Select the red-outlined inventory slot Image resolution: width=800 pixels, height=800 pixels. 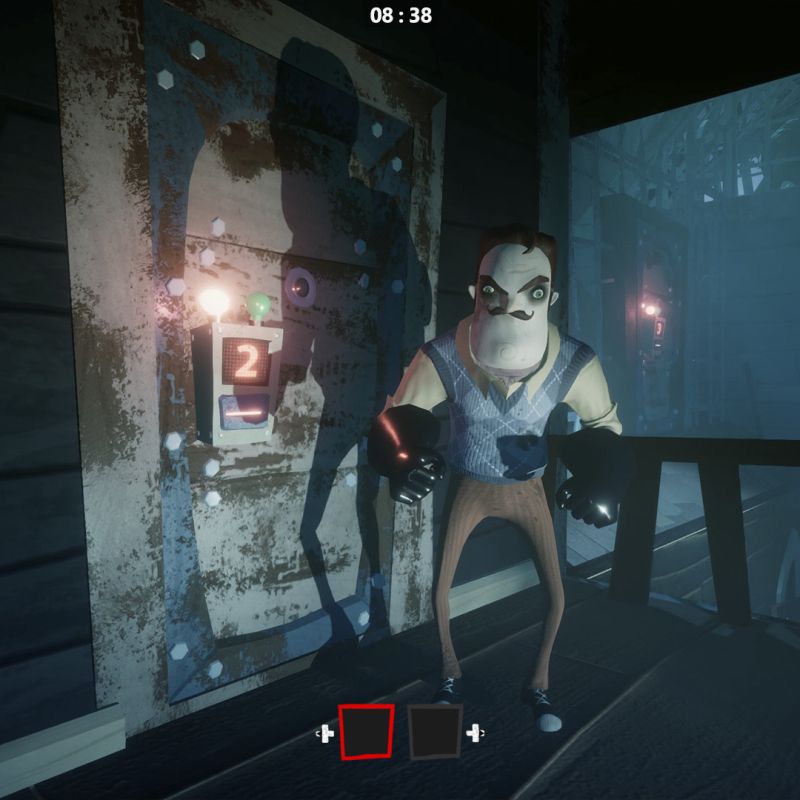366,731
